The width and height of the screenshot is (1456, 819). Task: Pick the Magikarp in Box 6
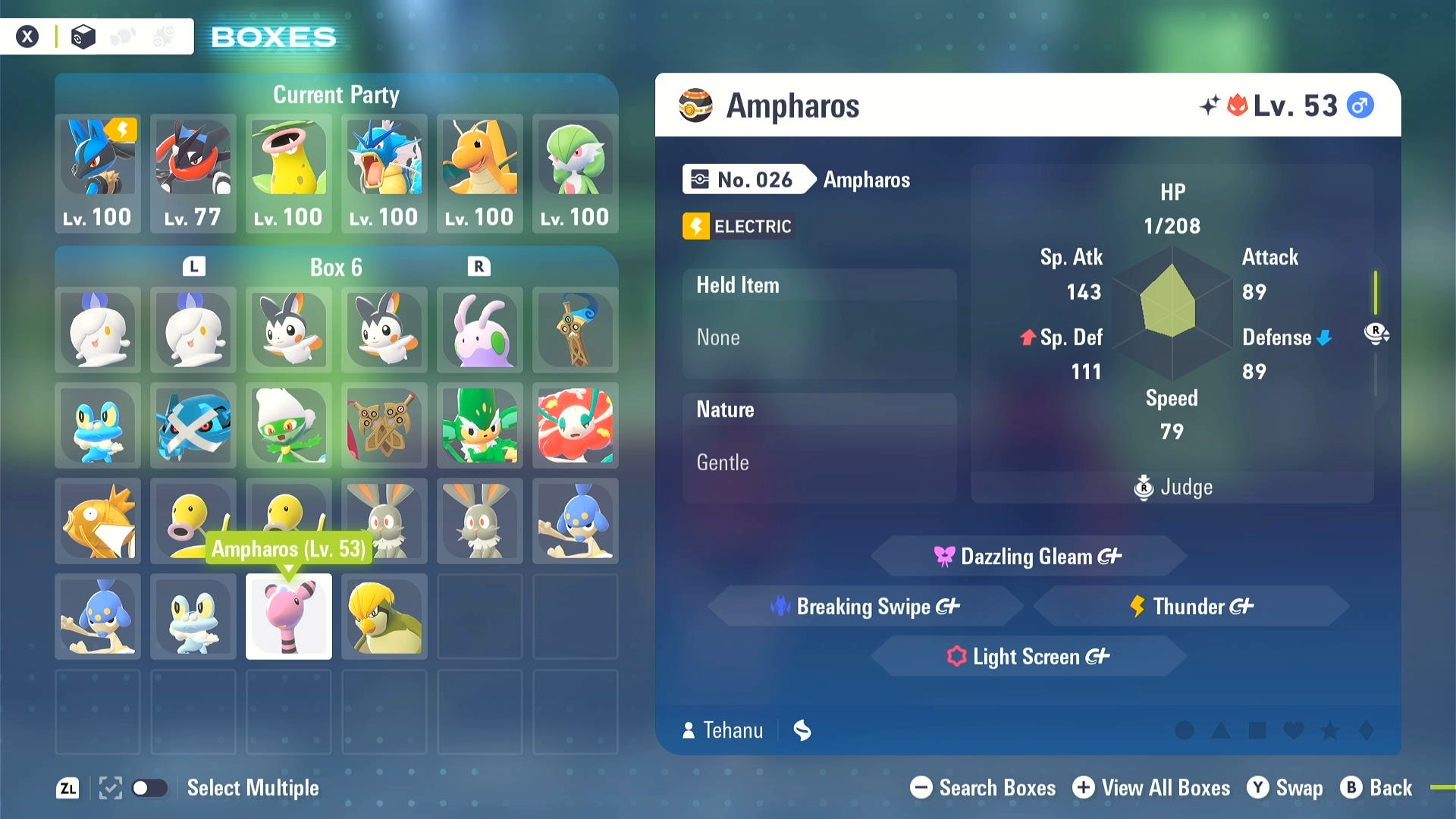(x=98, y=521)
